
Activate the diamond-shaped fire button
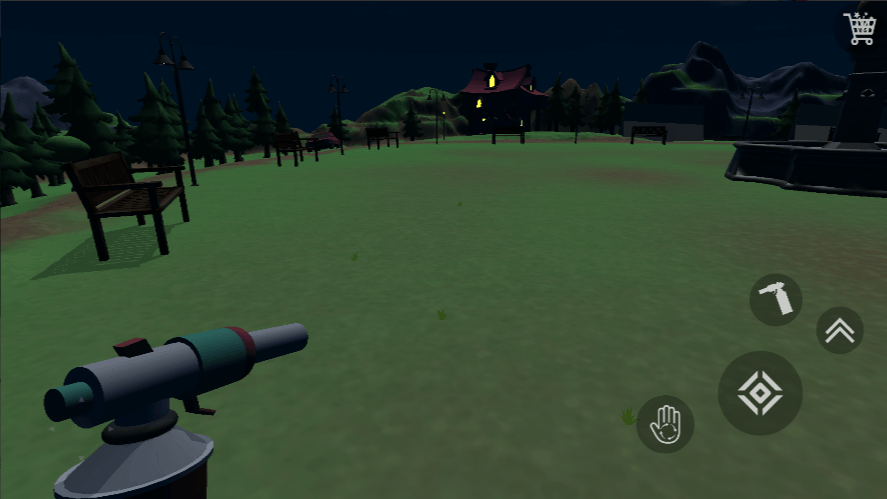click(760, 393)
